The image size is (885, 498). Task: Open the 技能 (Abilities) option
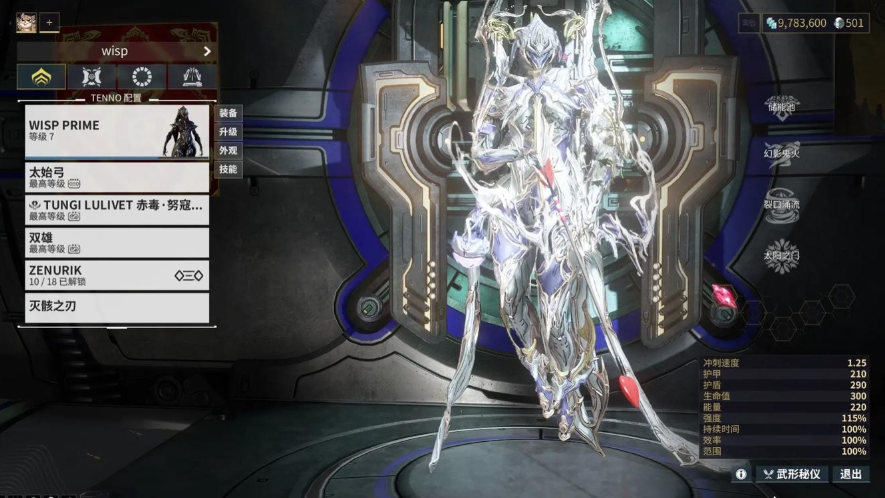(228, 170)
